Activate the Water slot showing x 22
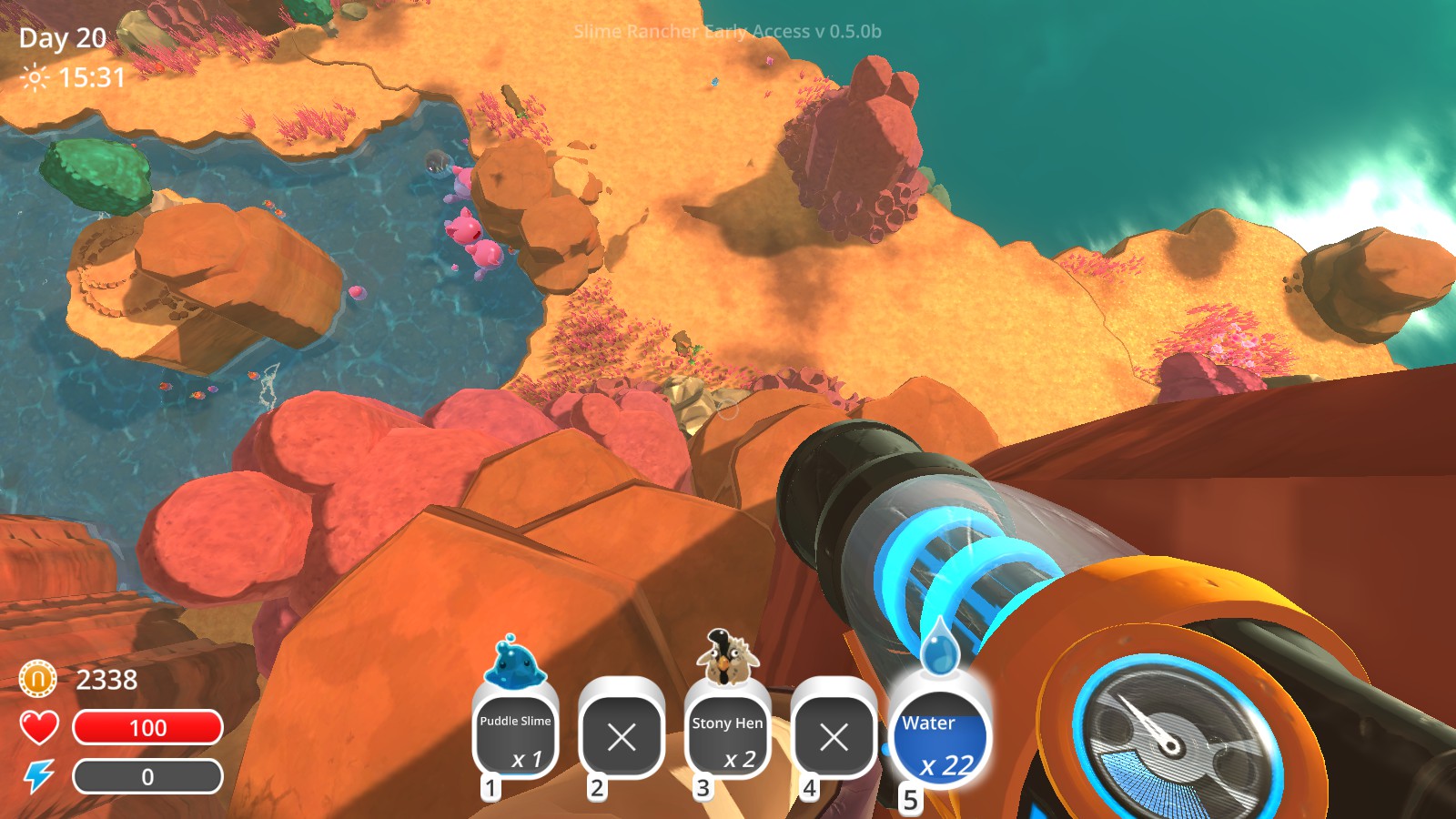 pyautogui.click(x=941, y=737)
